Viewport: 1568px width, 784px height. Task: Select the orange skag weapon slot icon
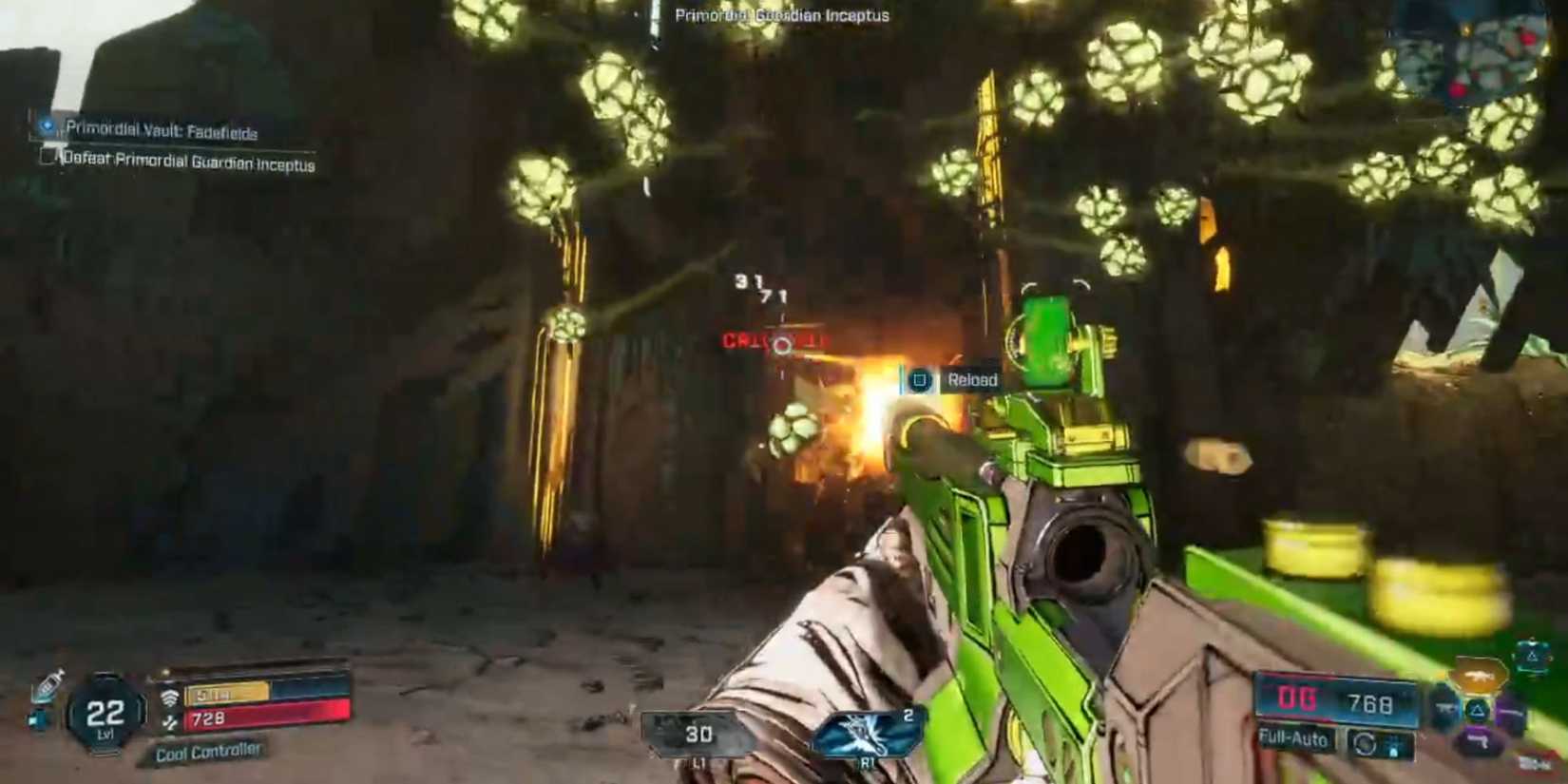point(1479,675)
